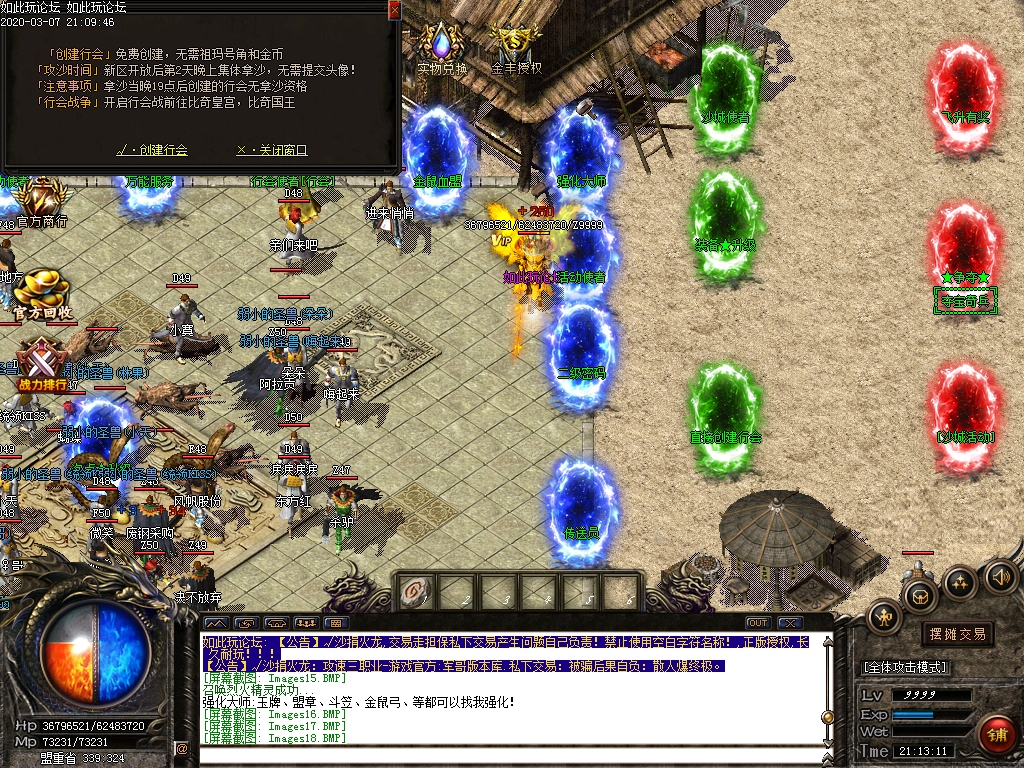
Task: Click the OUT button above the chat
Action: (x=757, y=623)
